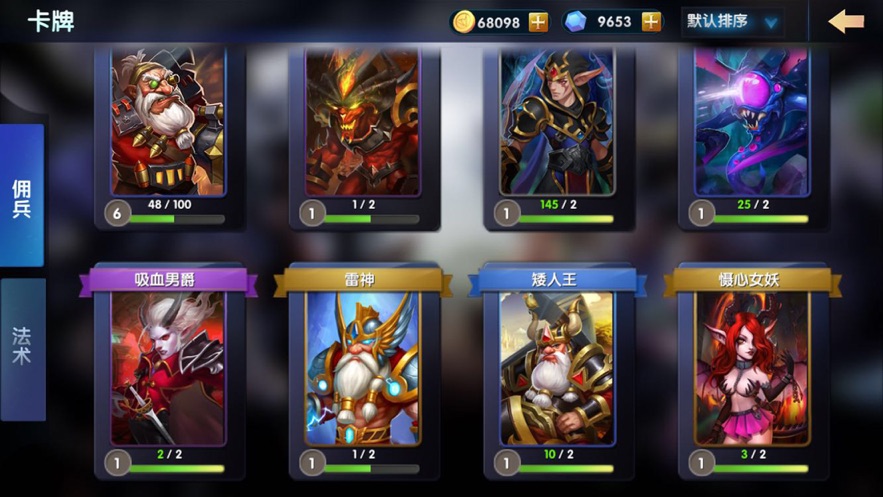
Task: Go back using the arrow button
Action: click(x=846, y=21)
